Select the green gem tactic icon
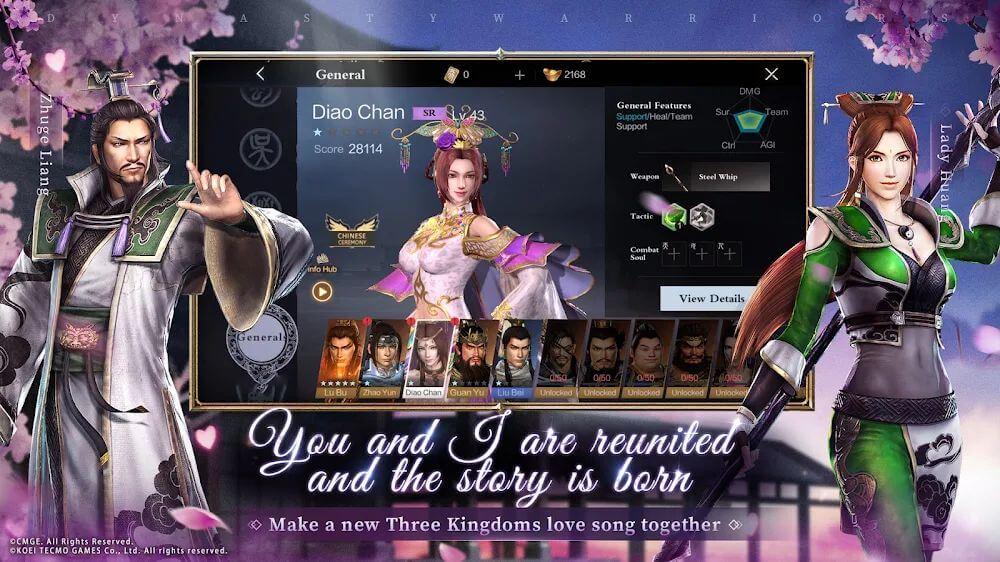 tap(674, 215)
